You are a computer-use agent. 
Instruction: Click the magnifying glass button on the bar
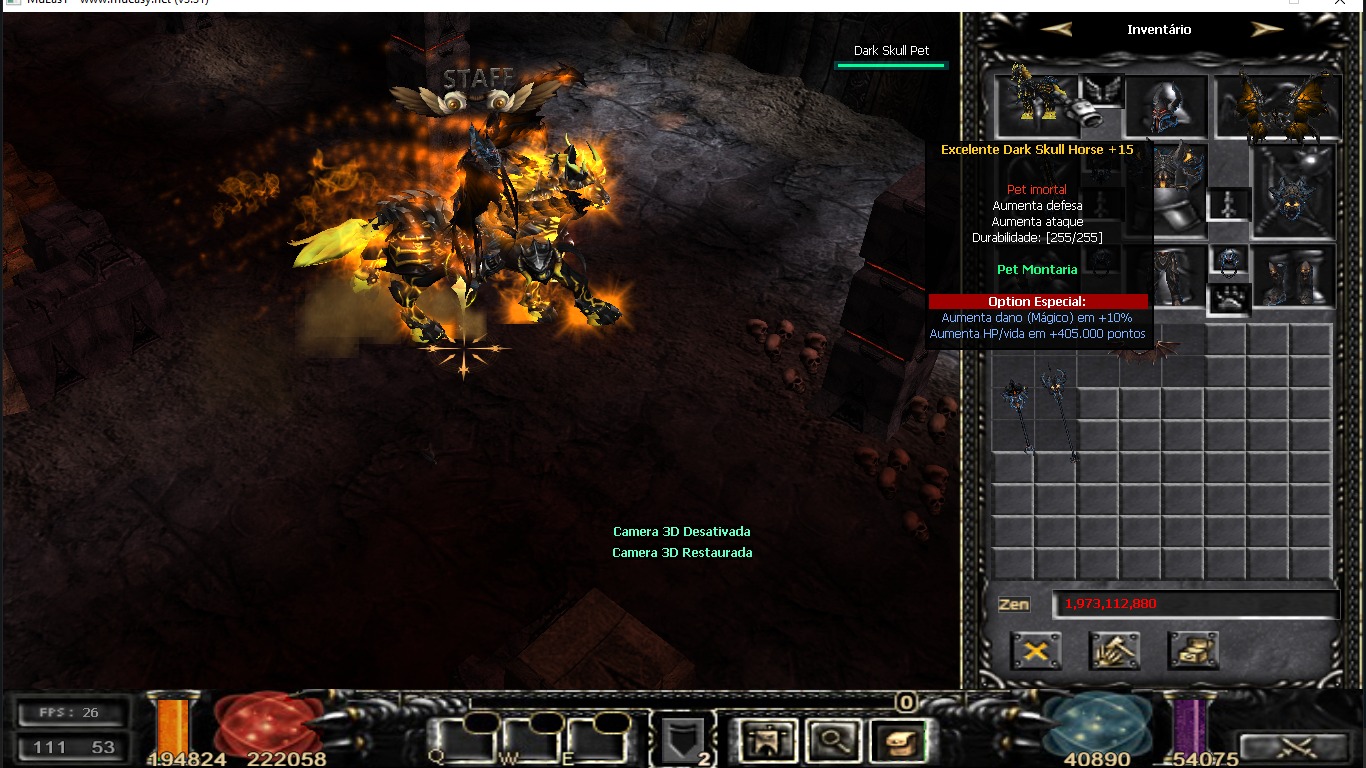832,741
